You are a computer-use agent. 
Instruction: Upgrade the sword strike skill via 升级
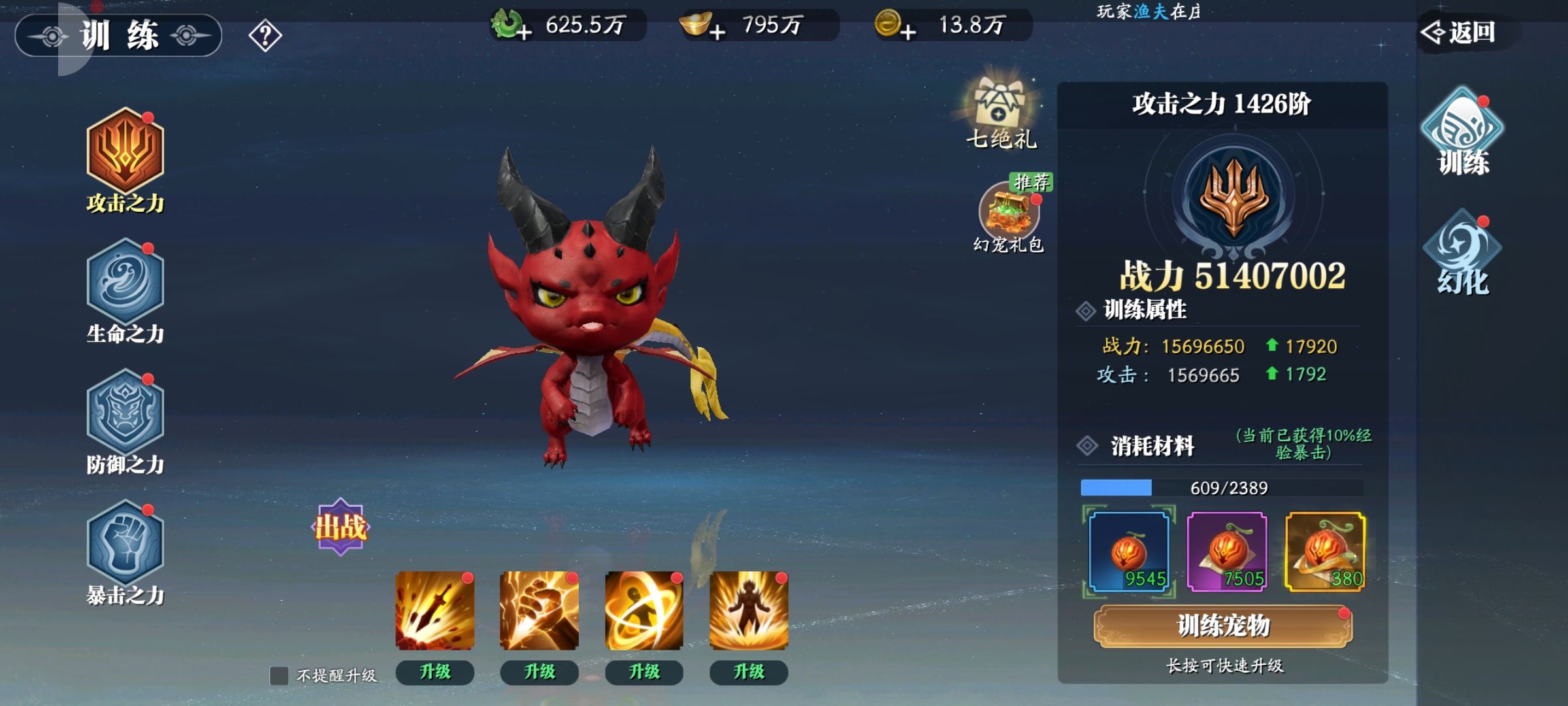(x=435, y=672)
